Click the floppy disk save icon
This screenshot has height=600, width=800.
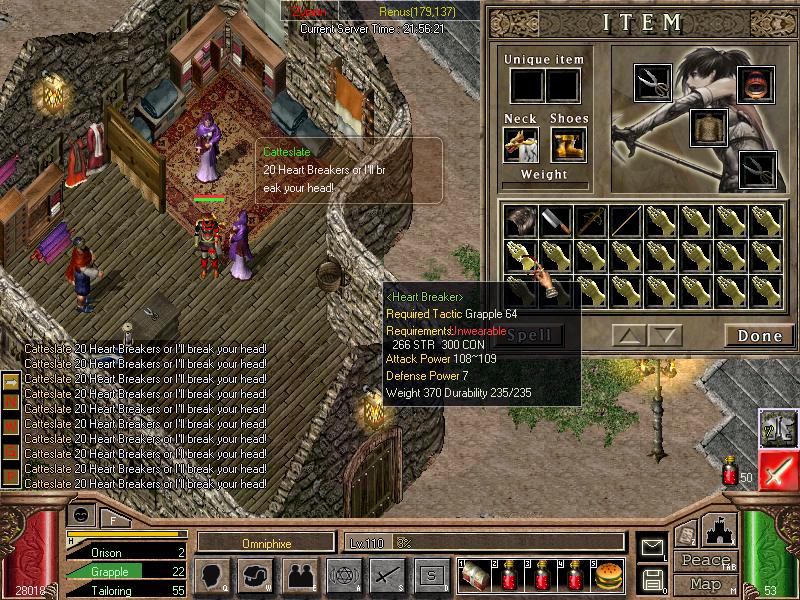pyautogui.click(x=652, y=579)
